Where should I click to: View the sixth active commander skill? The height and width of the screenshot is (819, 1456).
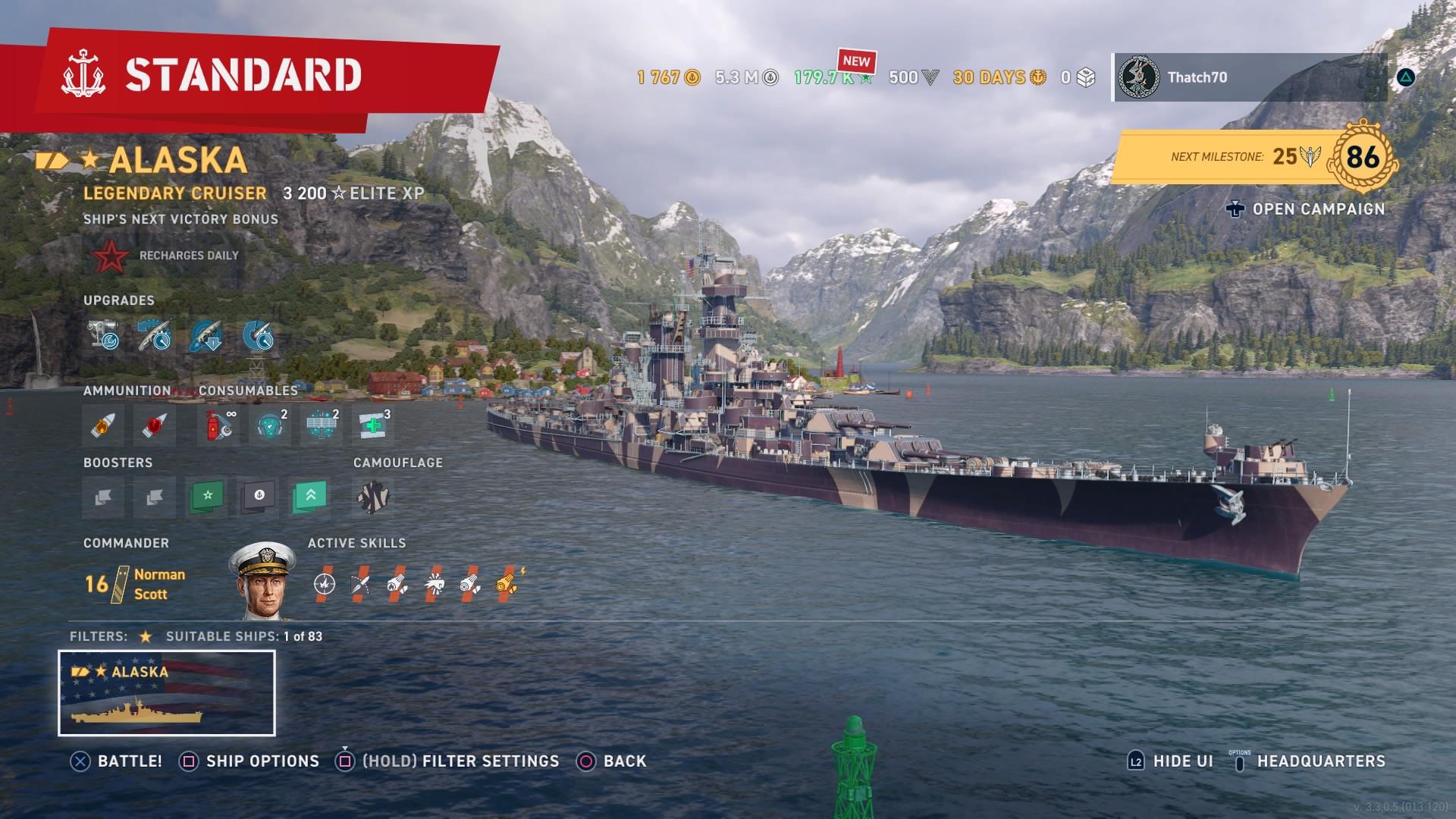coord(508,584)
